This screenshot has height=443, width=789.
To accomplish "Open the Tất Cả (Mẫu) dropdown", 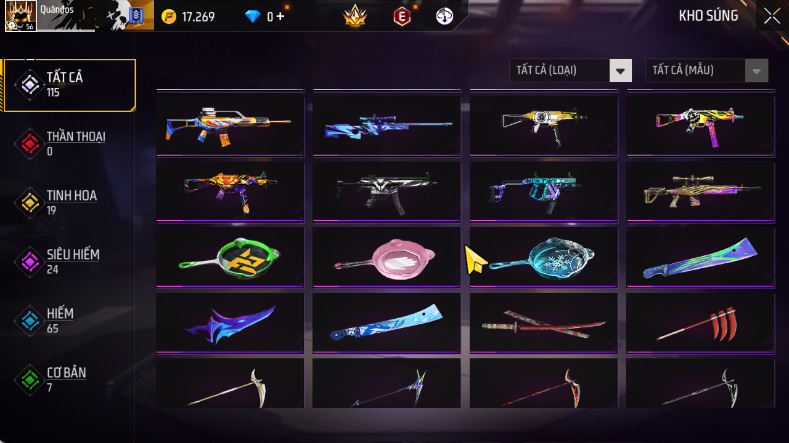I will coord(708,70).
